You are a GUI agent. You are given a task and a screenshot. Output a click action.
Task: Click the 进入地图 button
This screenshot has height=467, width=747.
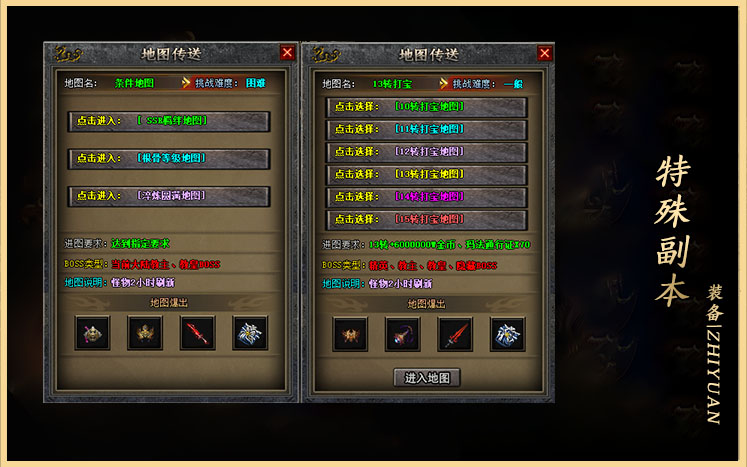(427, 378)
